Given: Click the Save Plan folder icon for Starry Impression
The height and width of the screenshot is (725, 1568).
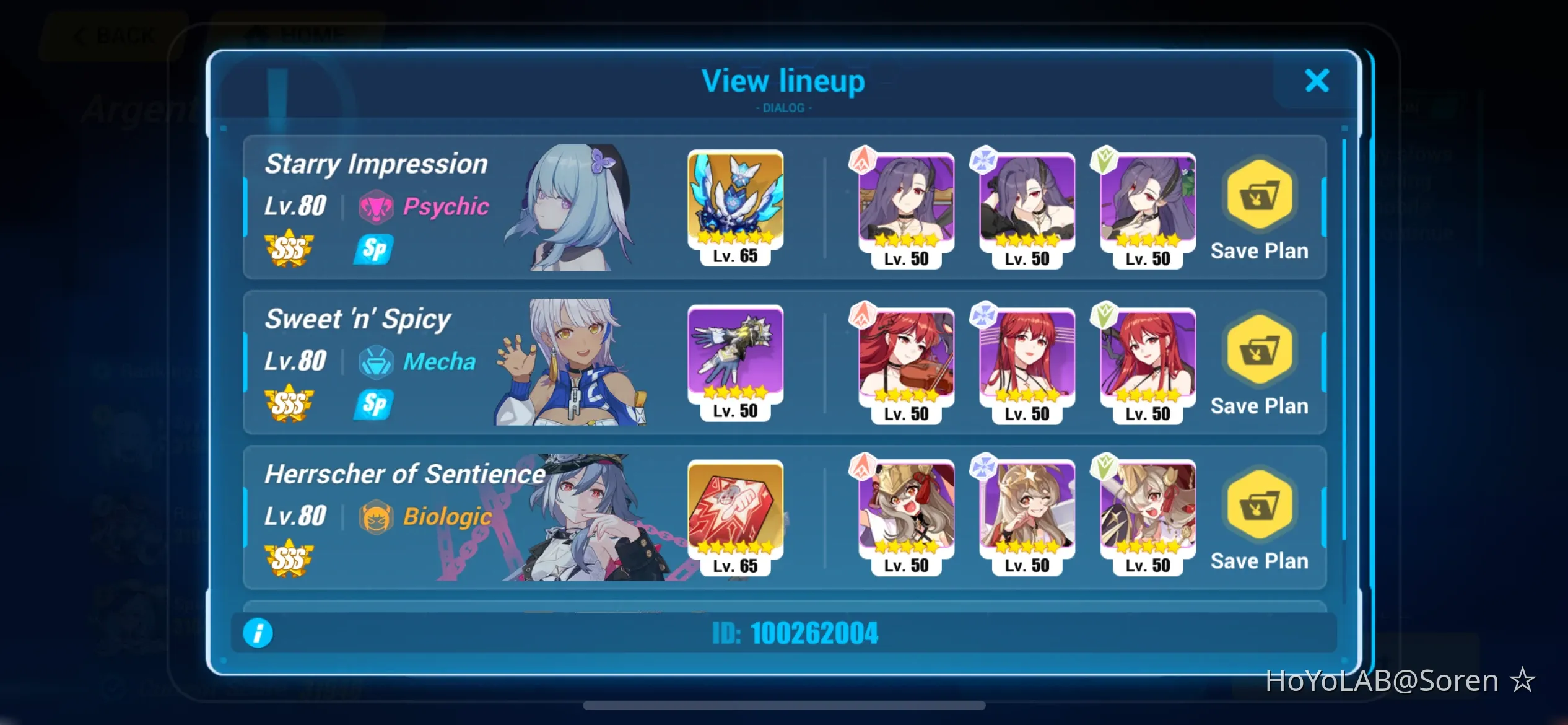Looking at the screenshot, I should tap(1259, 196).
